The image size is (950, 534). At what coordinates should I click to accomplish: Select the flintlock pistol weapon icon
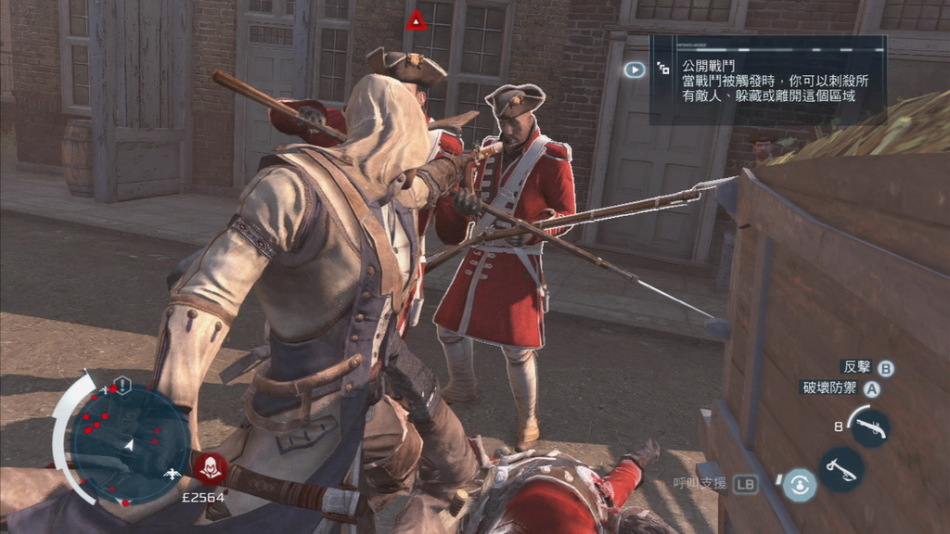click(x=869, y=427)
